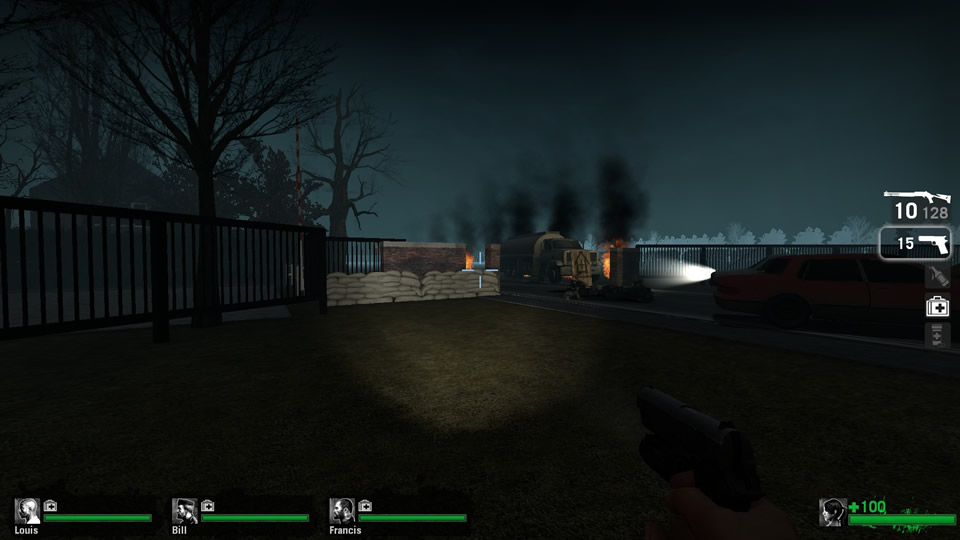Click the medkit icon beside Louis
Screen dimensions: 960x540
tap(50, 505)
